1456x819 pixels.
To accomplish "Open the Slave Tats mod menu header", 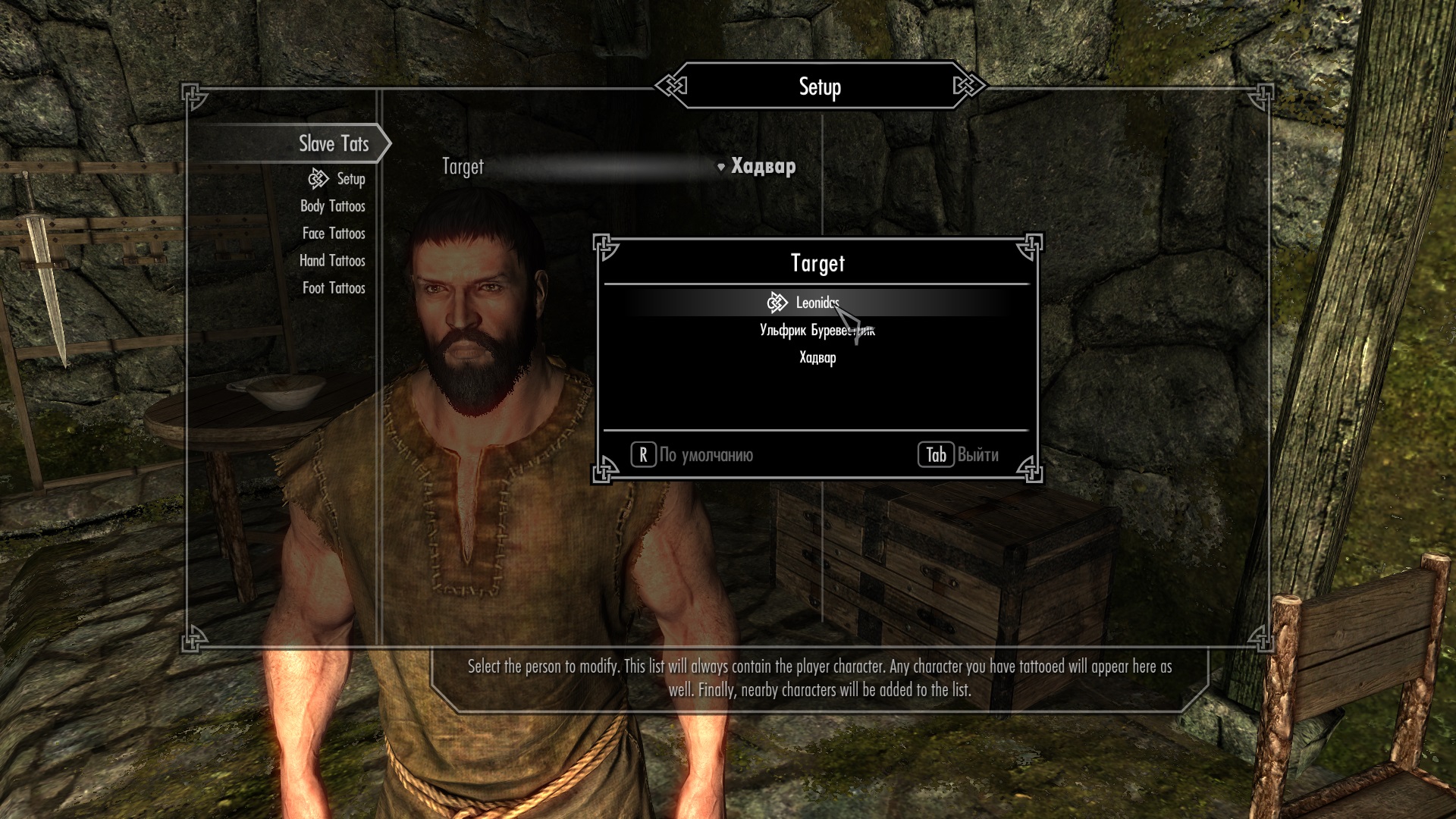I will [x=333, y=143].
